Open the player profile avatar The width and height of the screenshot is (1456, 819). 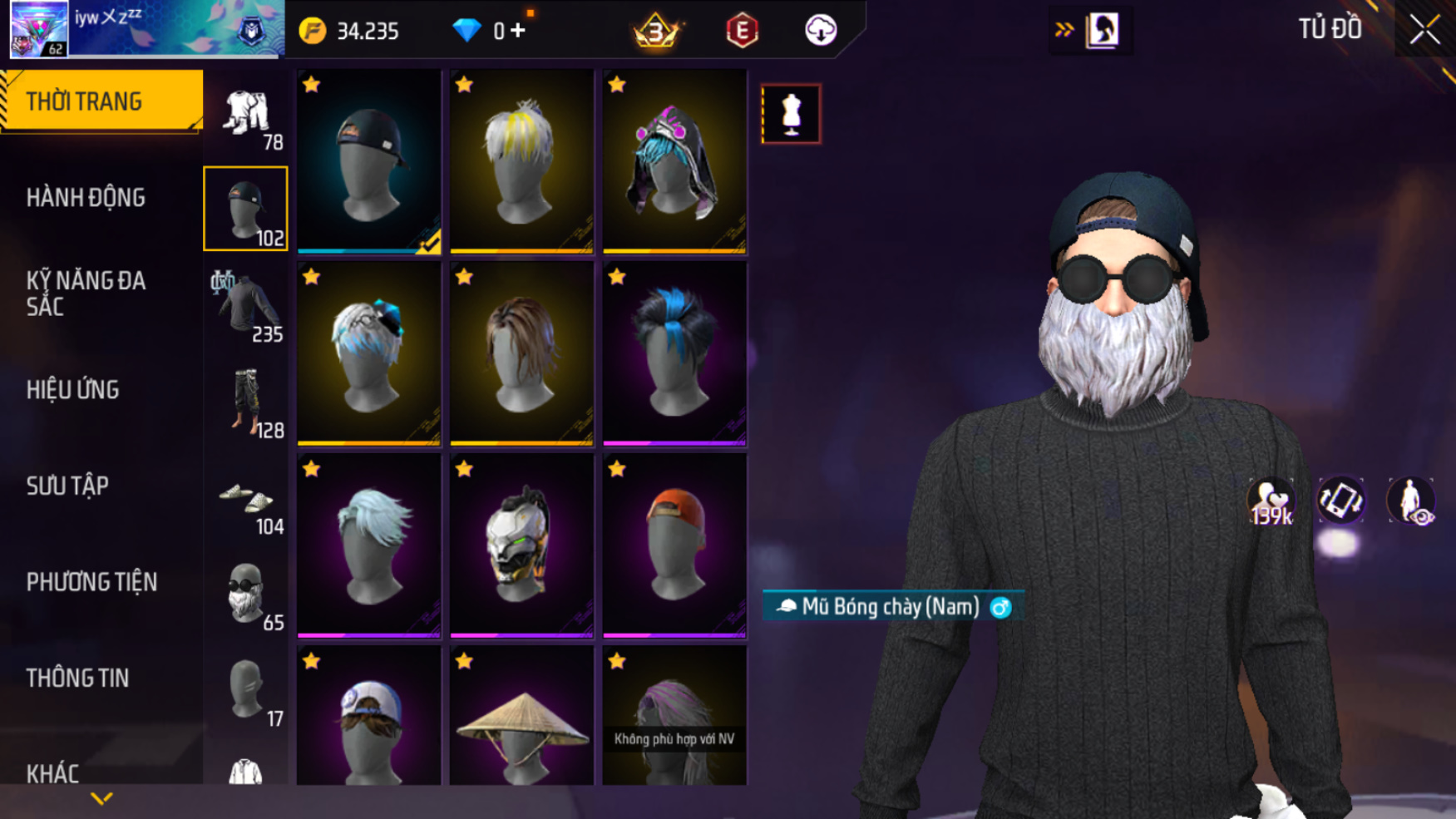tap(39, 29)
